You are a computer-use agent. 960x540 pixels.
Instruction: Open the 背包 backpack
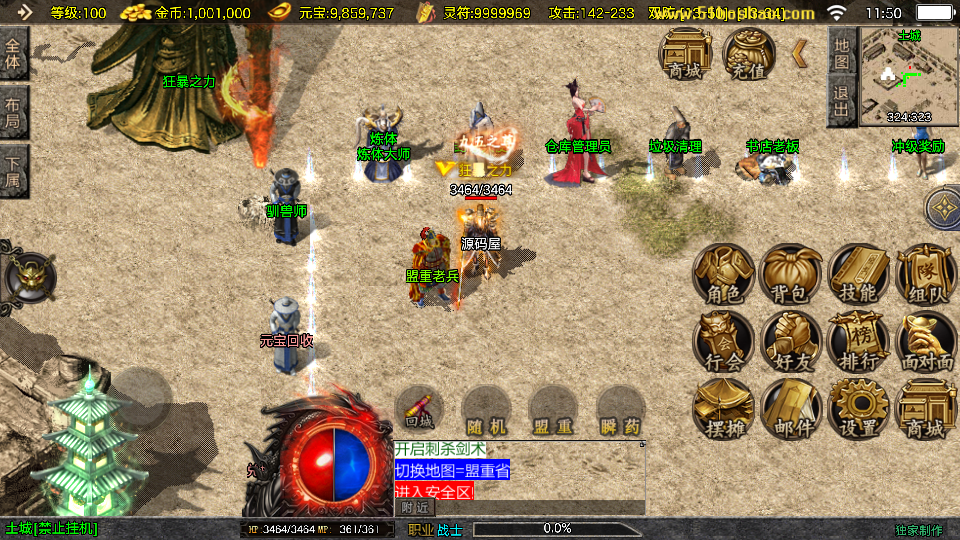pyautogui.click(x=791, y=273)
